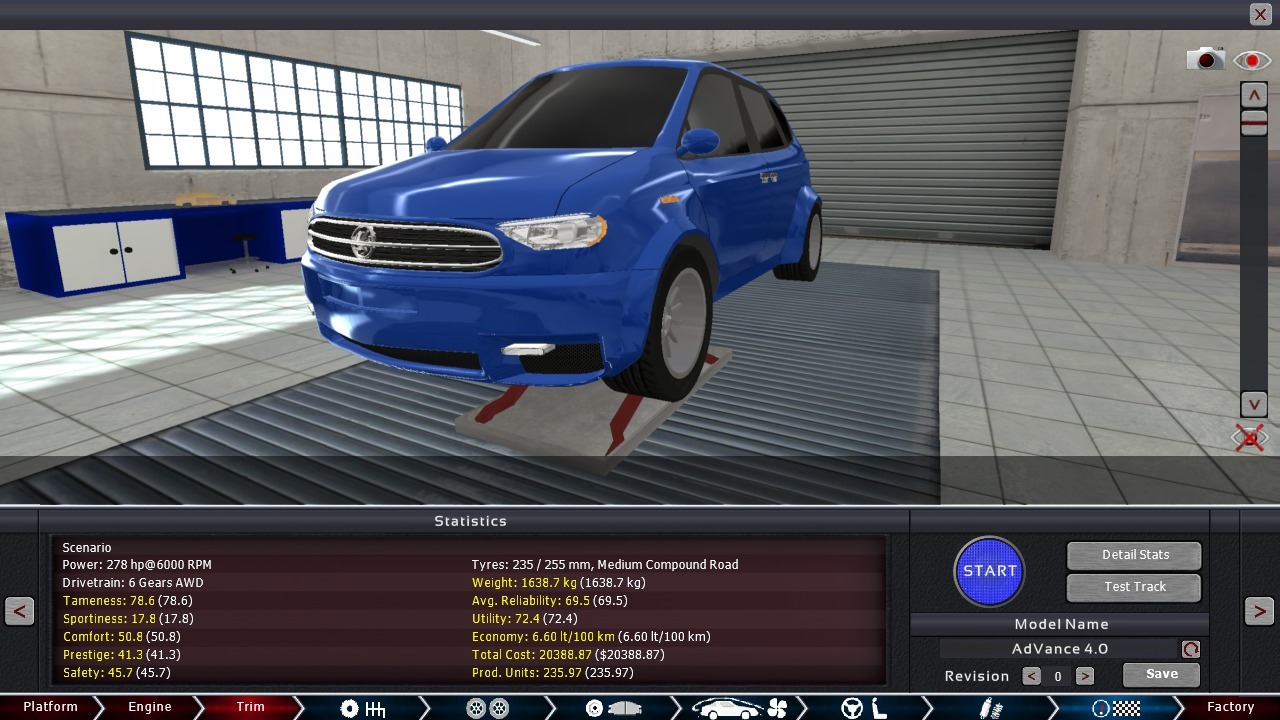The width and height of the screenshot is (1280, 720).
Task: Open the gearbox drivetrain section
Action: pos(362,708)
